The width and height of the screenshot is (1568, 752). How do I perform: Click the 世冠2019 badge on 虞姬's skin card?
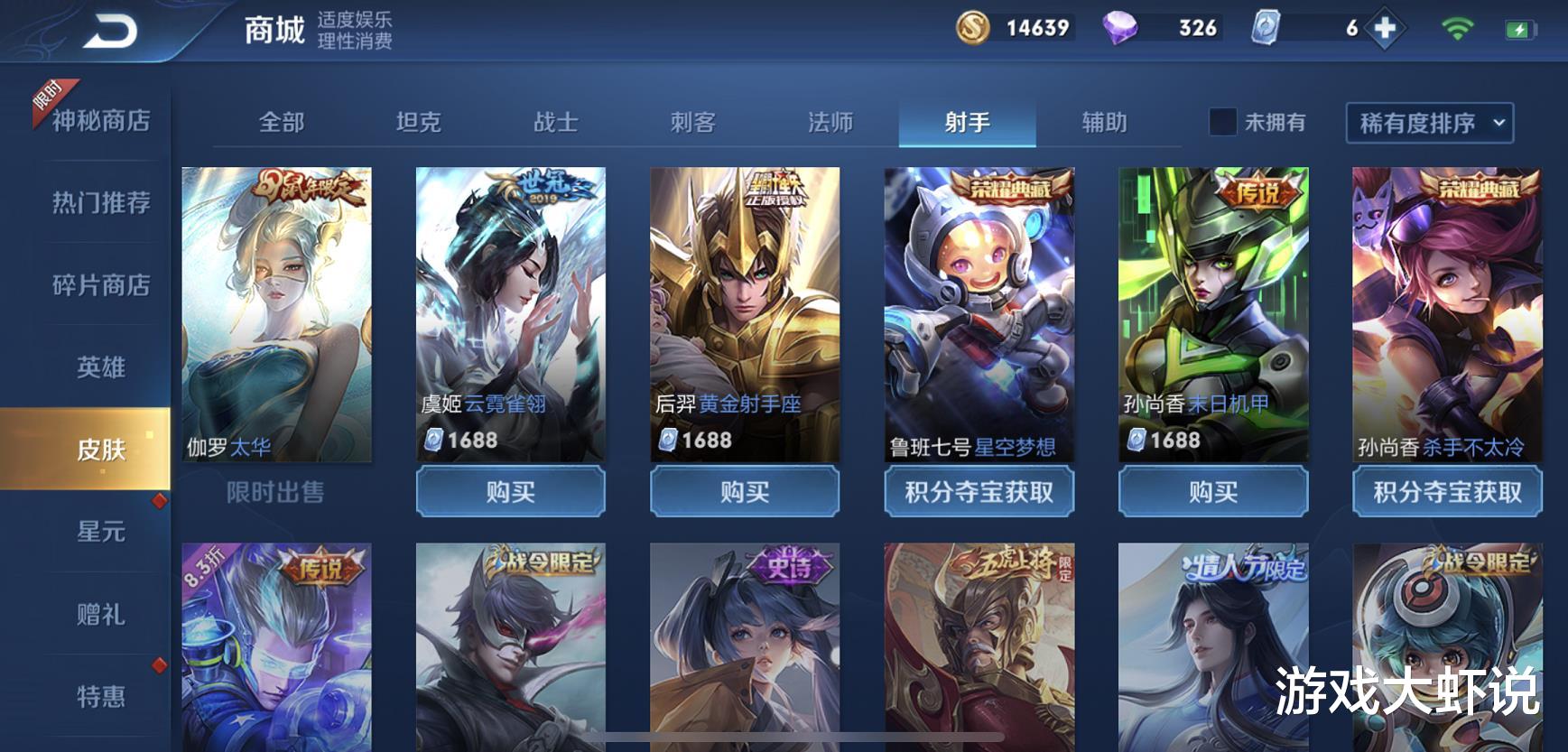(x=549, y=187)
